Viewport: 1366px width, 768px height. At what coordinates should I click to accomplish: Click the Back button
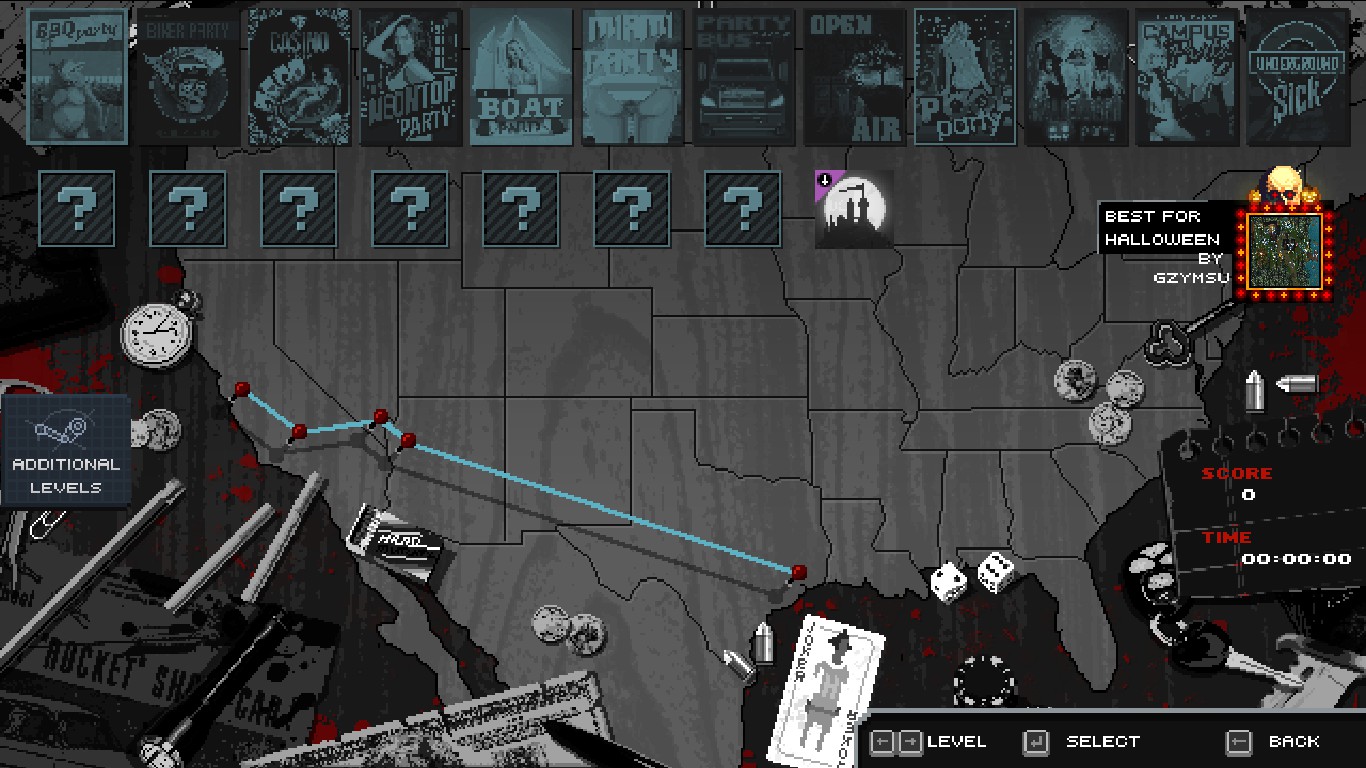1275,741
